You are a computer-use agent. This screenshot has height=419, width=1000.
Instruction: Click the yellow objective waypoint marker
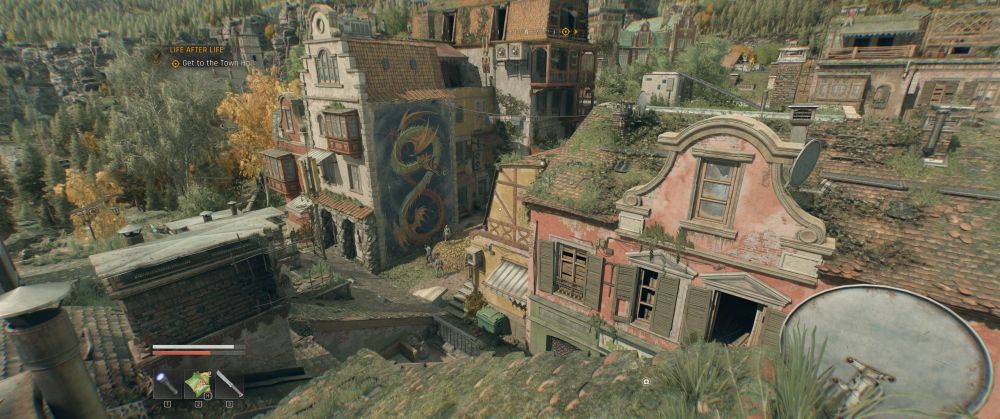(566, 31)
